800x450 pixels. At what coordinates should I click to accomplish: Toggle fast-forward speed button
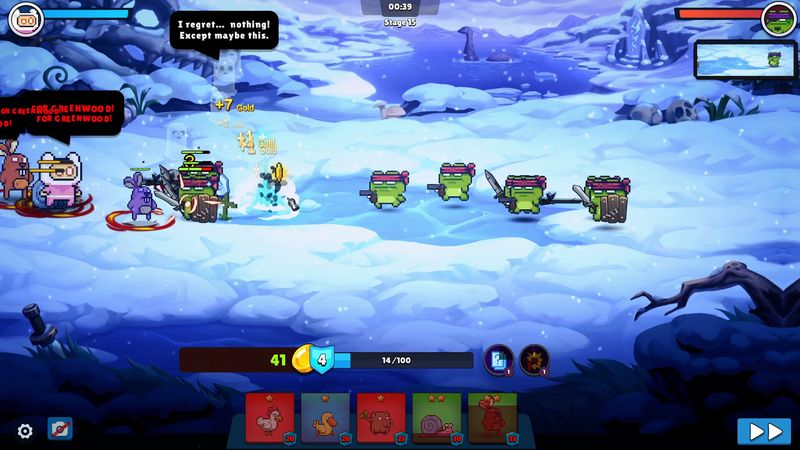coord(764,431)
